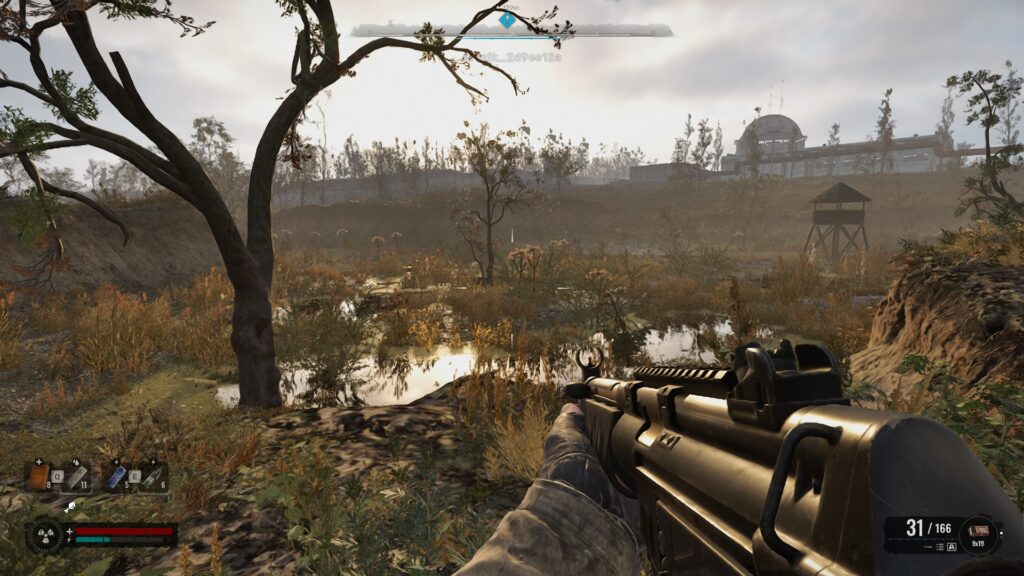Select the orange medkit quick slot
The image size is (1024, 576).
click(39, 477)
